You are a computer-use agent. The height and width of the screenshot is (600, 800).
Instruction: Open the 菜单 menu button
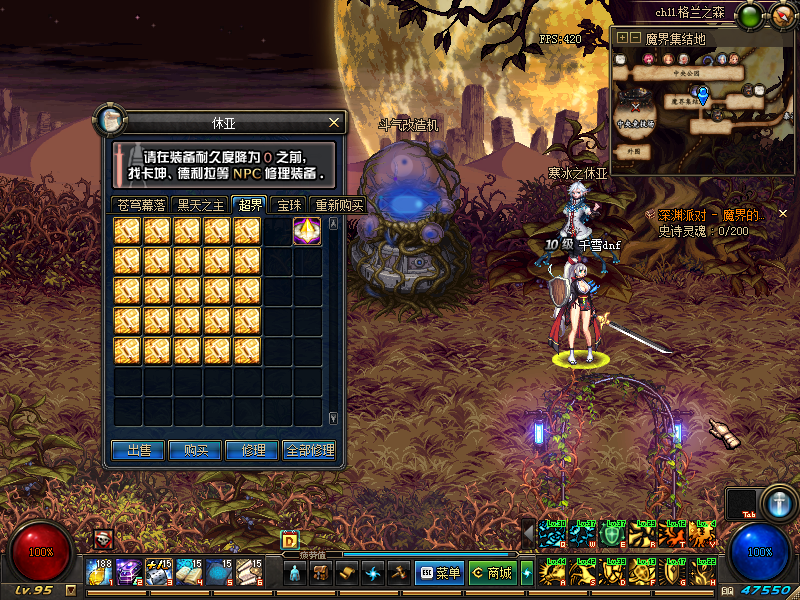tap(440, 573)
